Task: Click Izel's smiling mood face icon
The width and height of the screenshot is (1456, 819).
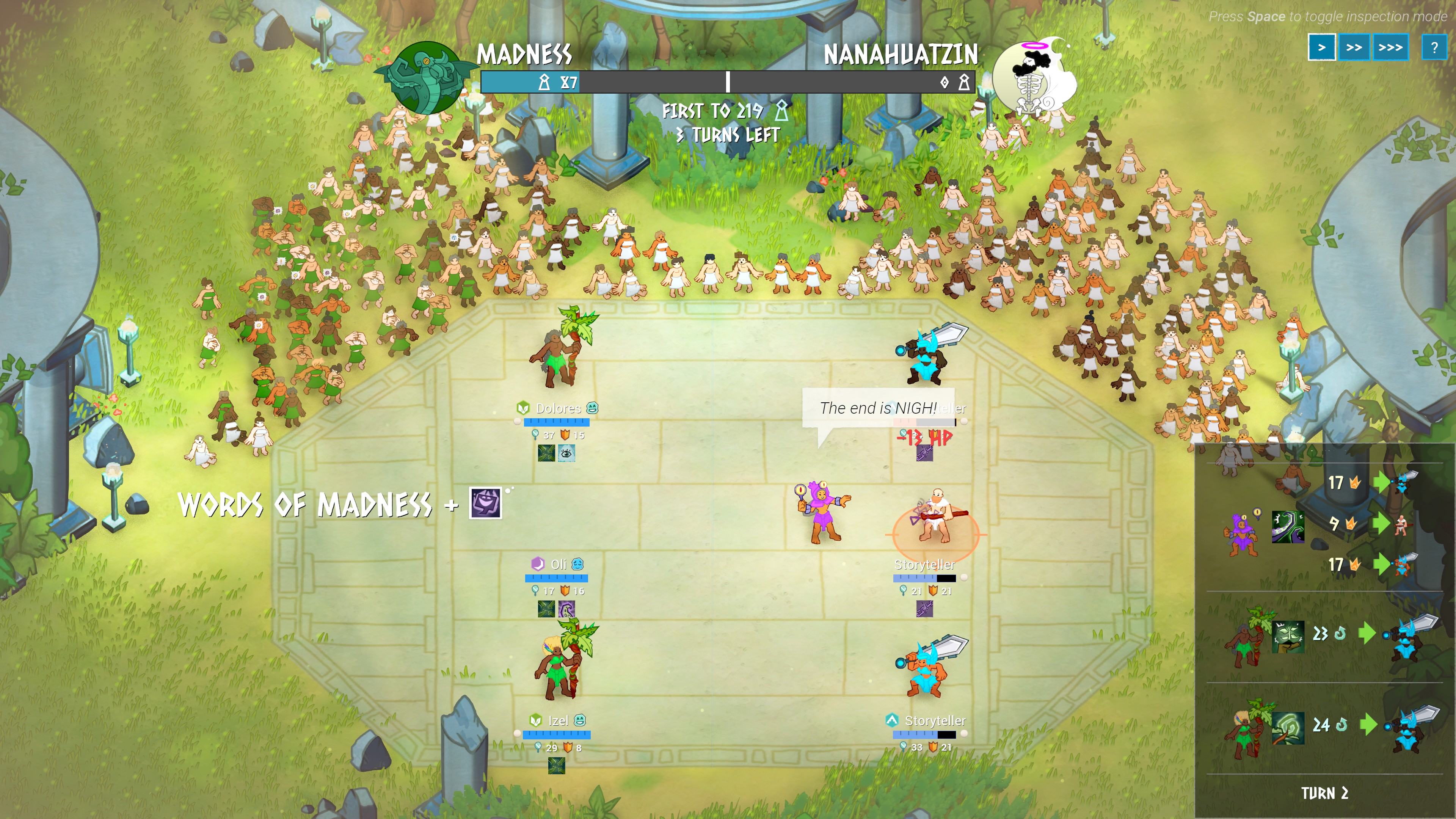Action: pyautogui.click(x=580, y=720)
